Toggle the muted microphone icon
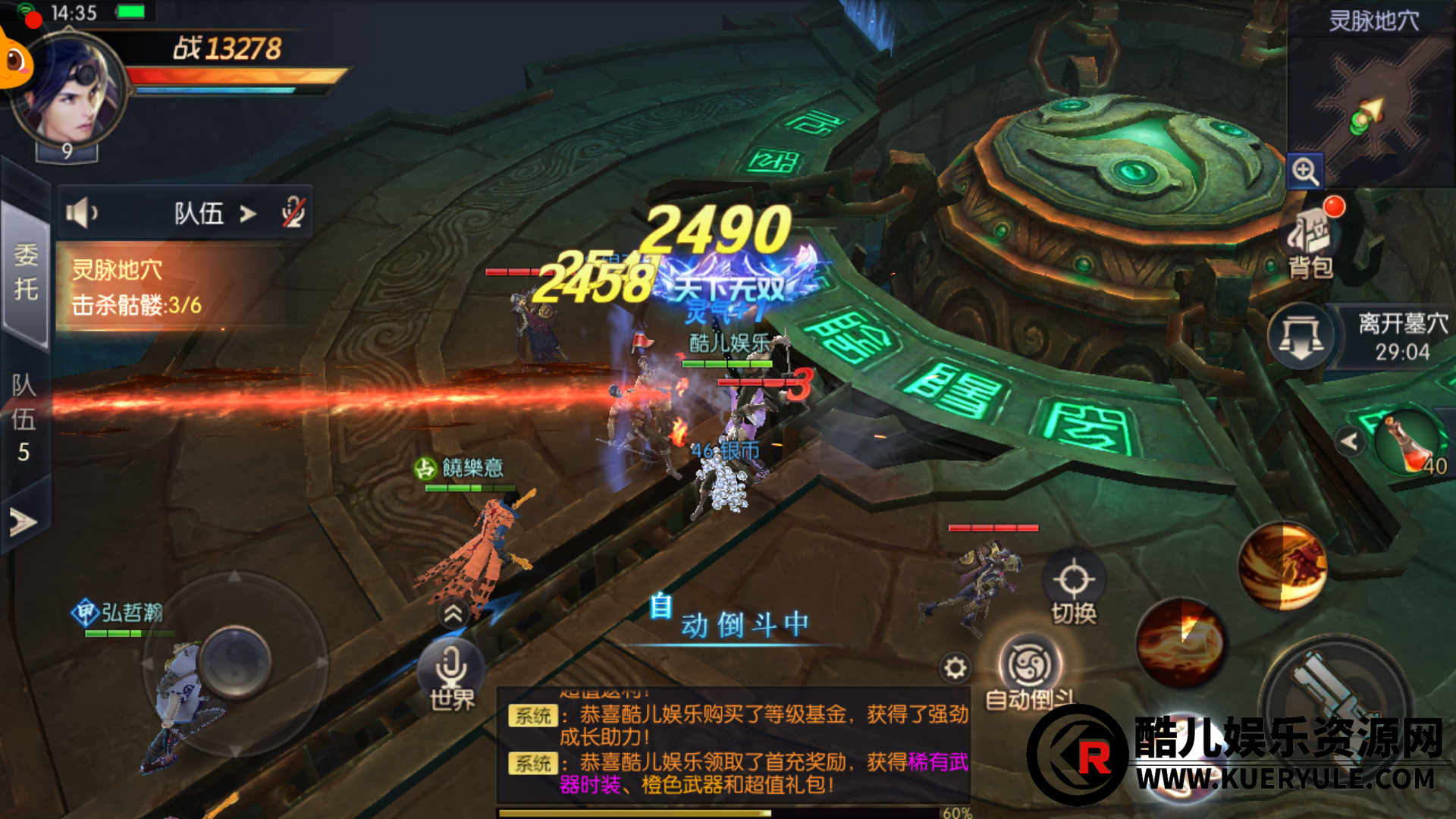The width and height of the screenshot is (1456, 819). coord(293,213)
